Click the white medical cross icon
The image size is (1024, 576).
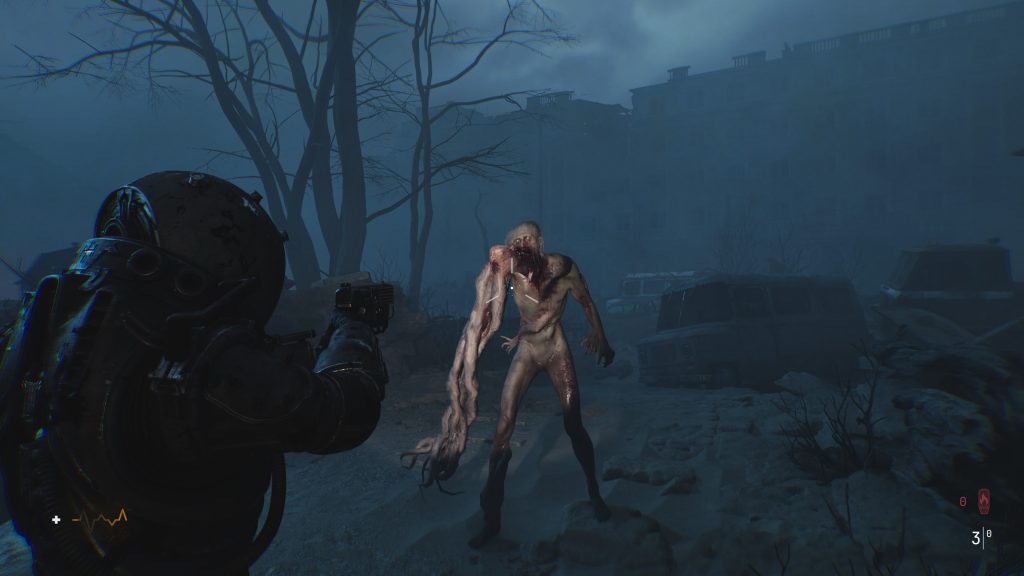(x=57, y=519)
